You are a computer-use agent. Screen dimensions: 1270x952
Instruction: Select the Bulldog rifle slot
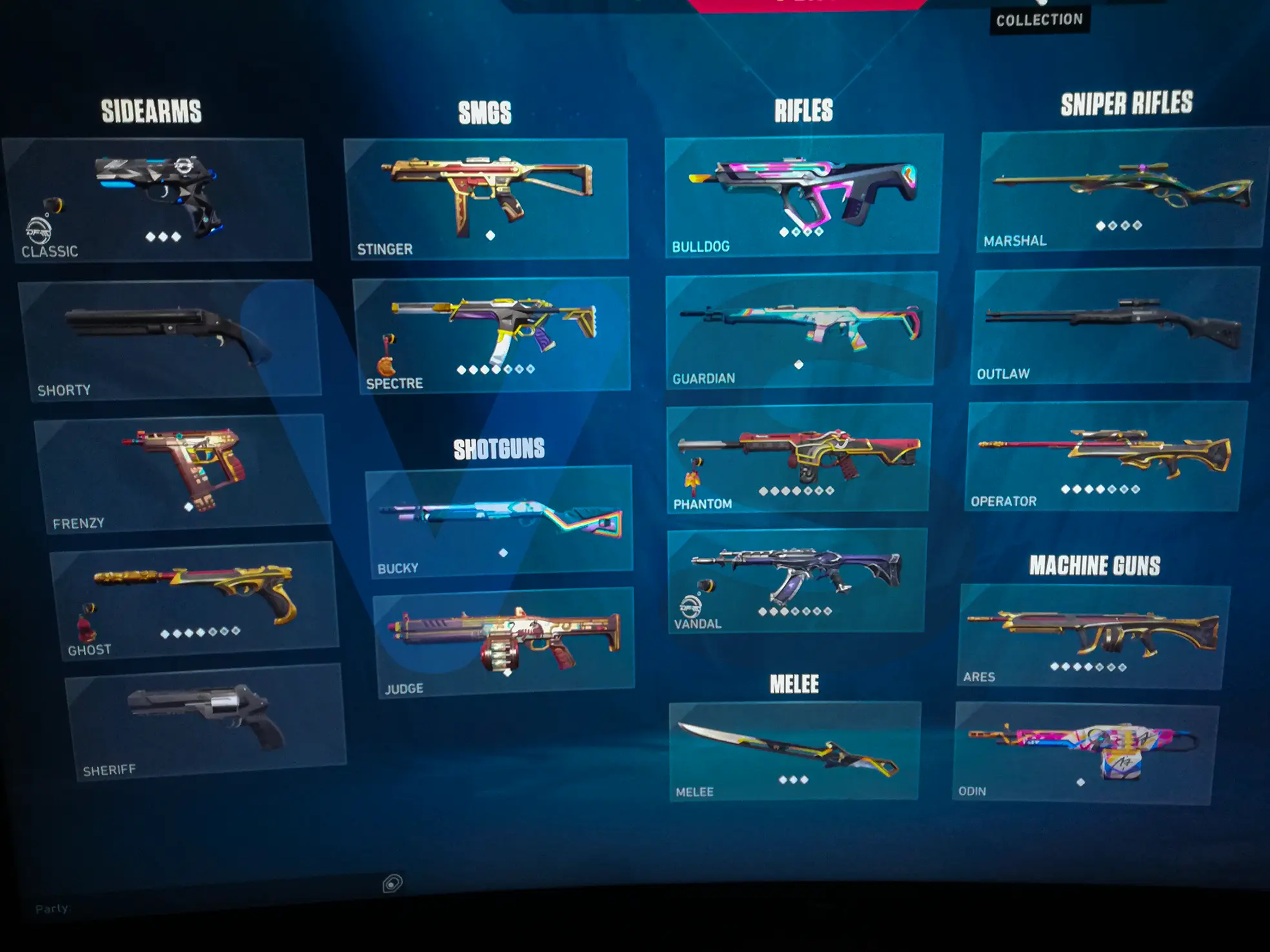click(x=803, y=195)
